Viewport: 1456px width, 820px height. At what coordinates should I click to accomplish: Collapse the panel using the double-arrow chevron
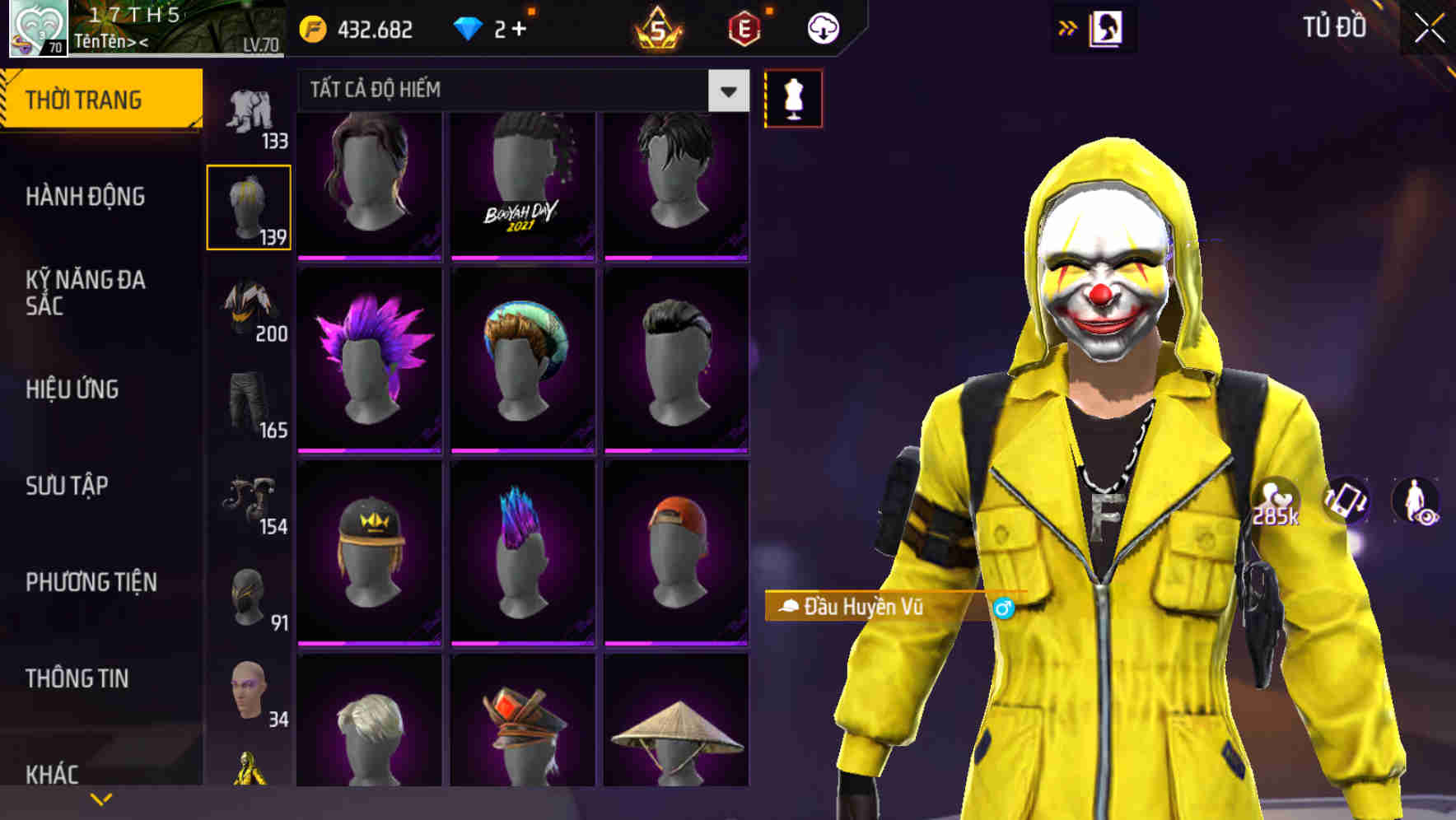tap(1067, 27)
